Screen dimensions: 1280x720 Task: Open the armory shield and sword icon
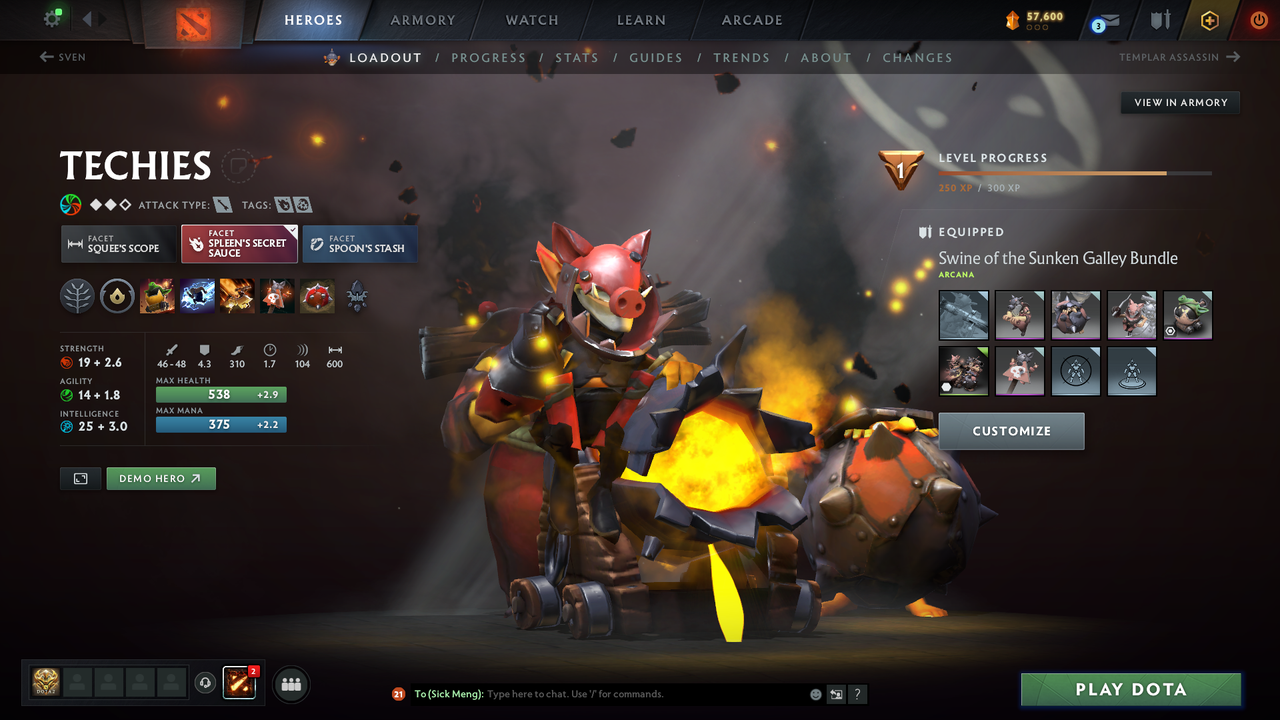[1160, 20]
